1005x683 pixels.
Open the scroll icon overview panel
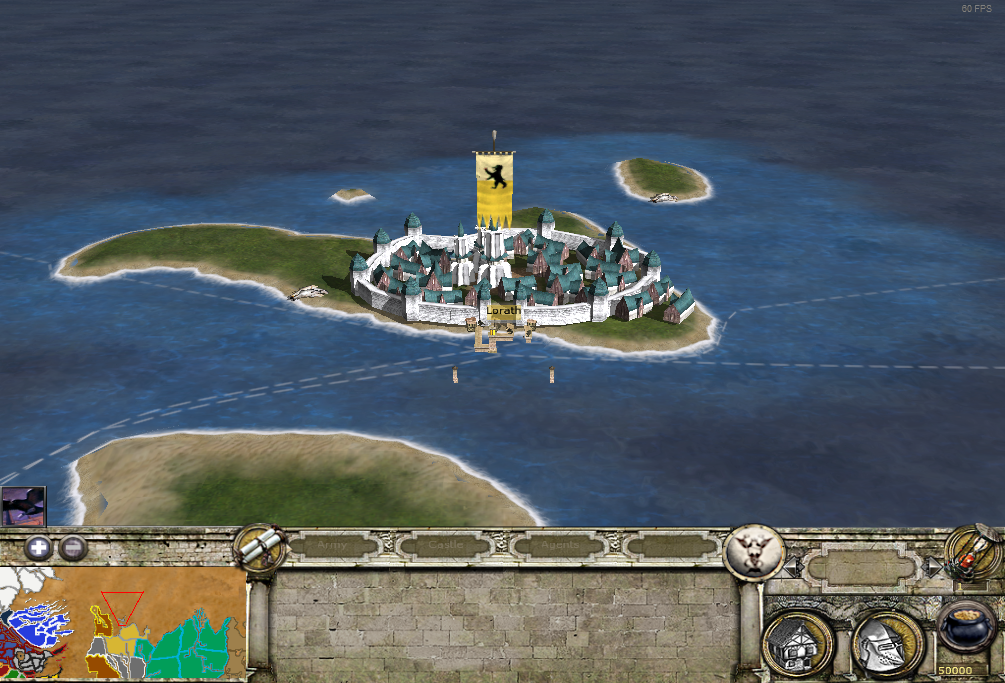(x=259, y=546)
